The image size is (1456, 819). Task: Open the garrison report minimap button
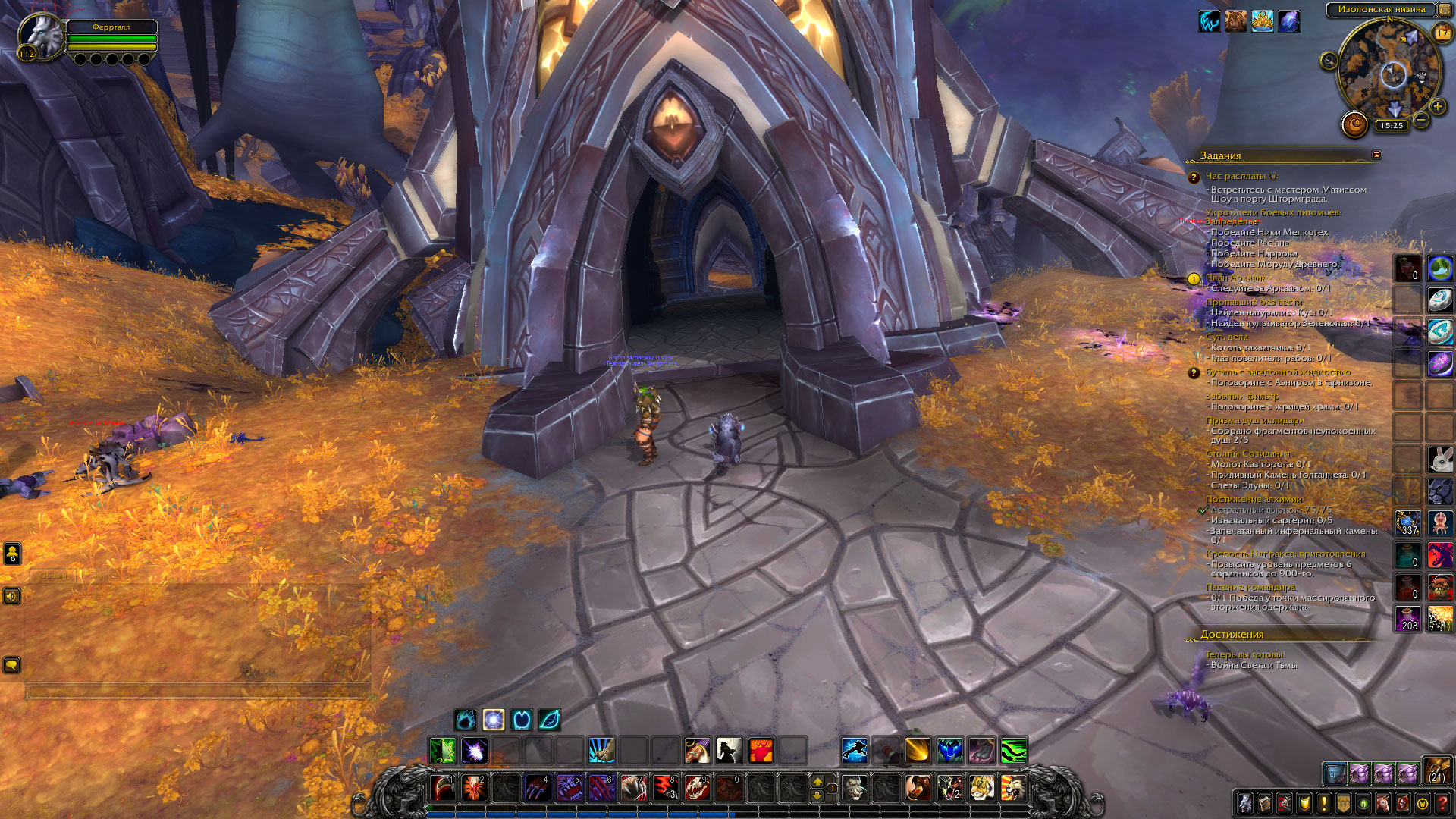[x=1354, y=124]
